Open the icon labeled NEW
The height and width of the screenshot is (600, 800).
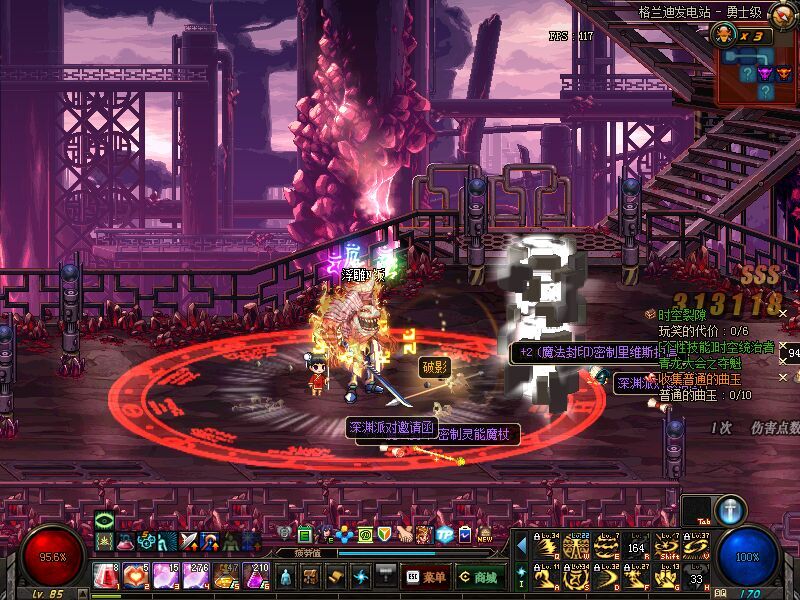pyautogui.click(x=484, y=535)
